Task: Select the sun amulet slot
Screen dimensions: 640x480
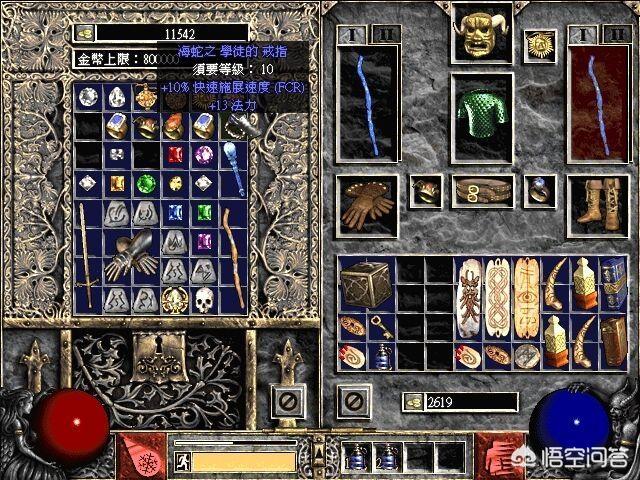Action: (541, 45)
